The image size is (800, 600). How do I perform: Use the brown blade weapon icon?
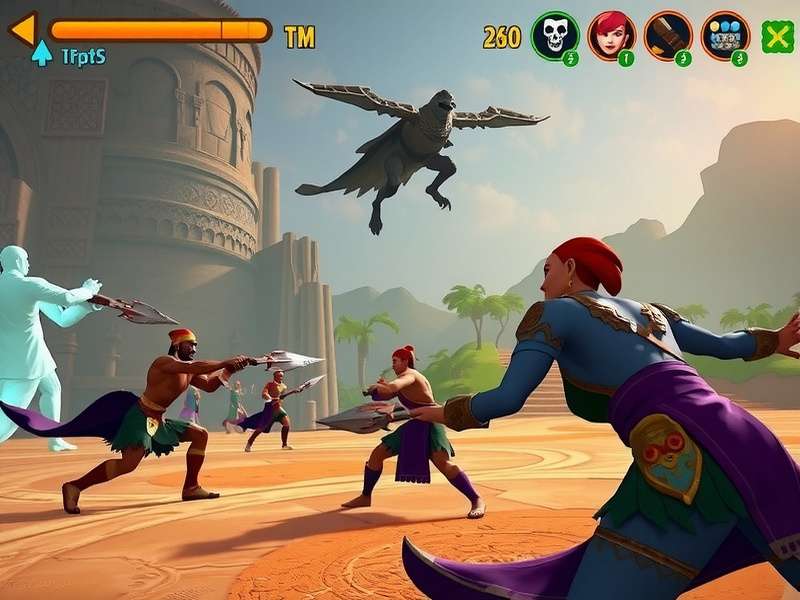click(668, 36)
